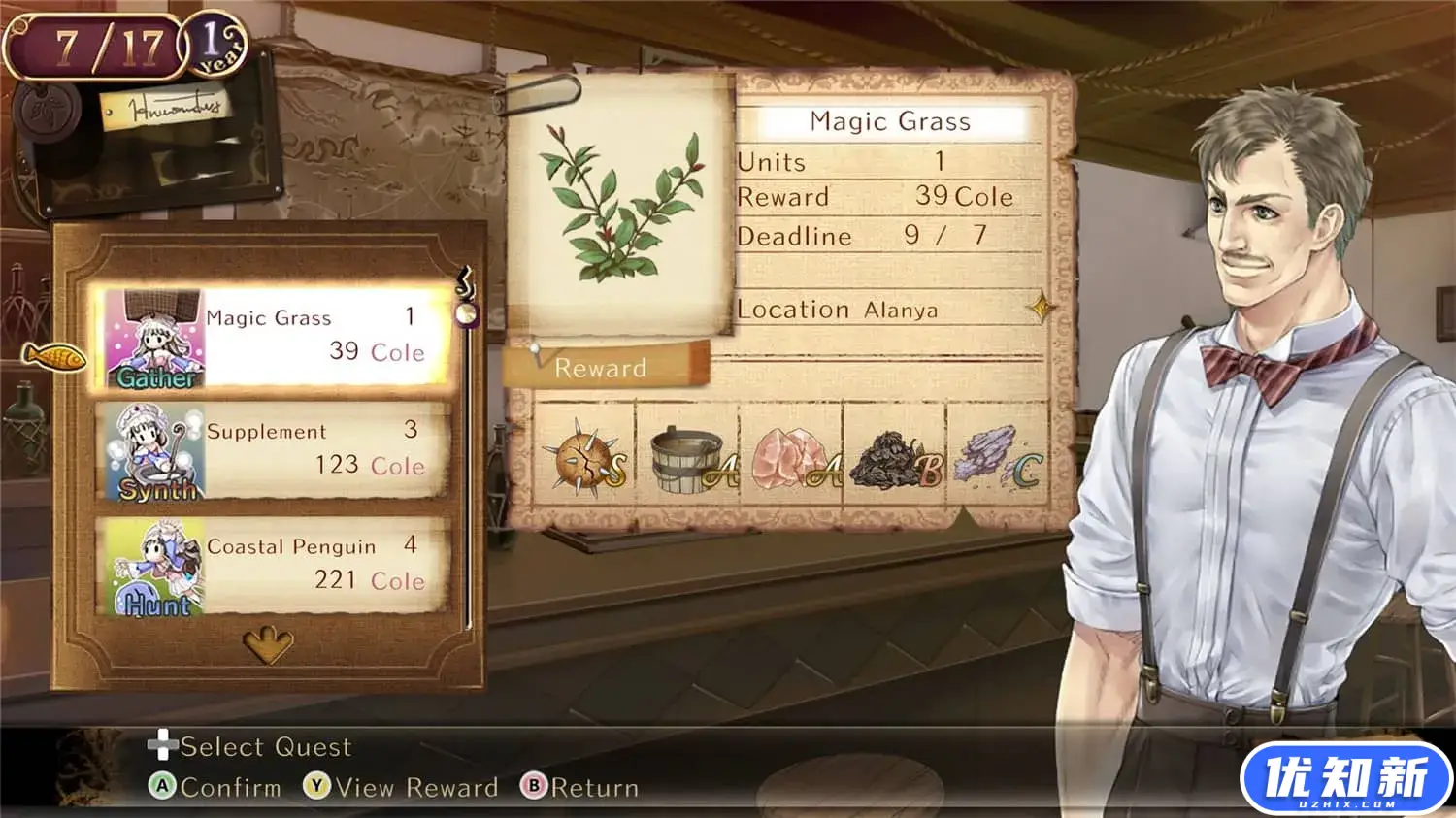Pick the purple ore C-rank reward
The width and height of the screenshot is (1456, 818).
pos(997,460)
